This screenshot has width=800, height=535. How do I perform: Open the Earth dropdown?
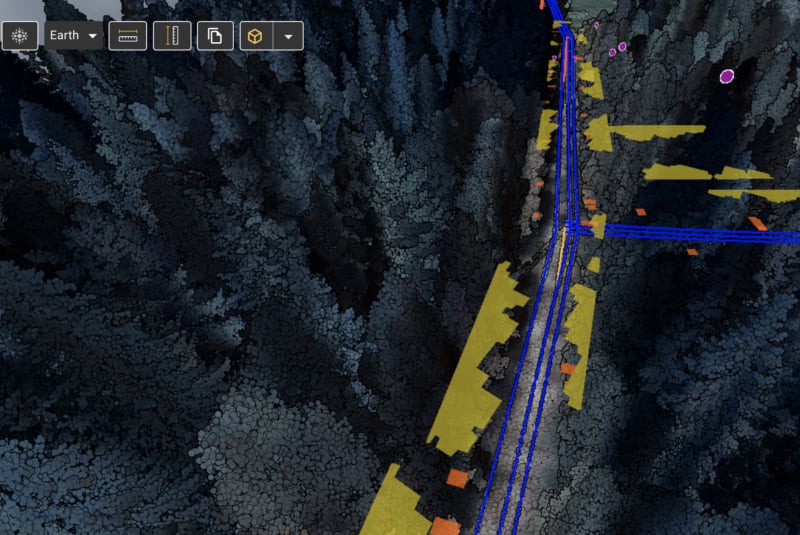tap(74, 36)
